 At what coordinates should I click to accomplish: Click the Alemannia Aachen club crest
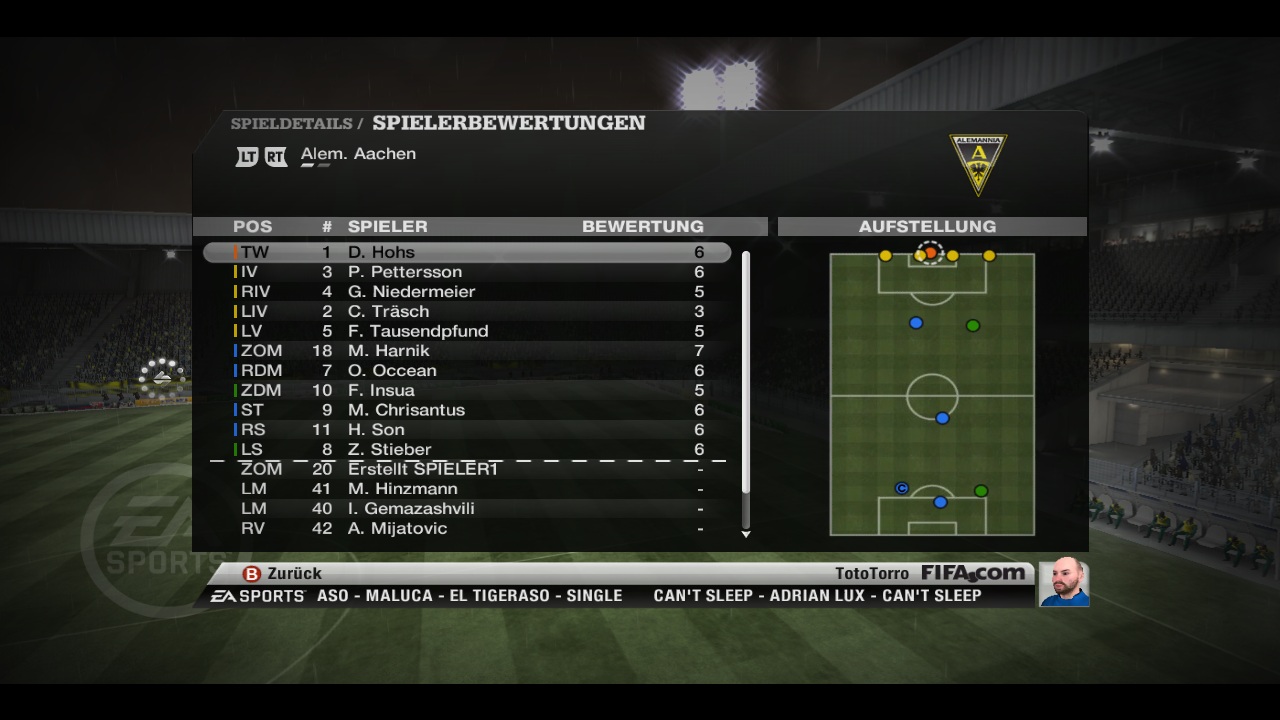click(977, 164)
